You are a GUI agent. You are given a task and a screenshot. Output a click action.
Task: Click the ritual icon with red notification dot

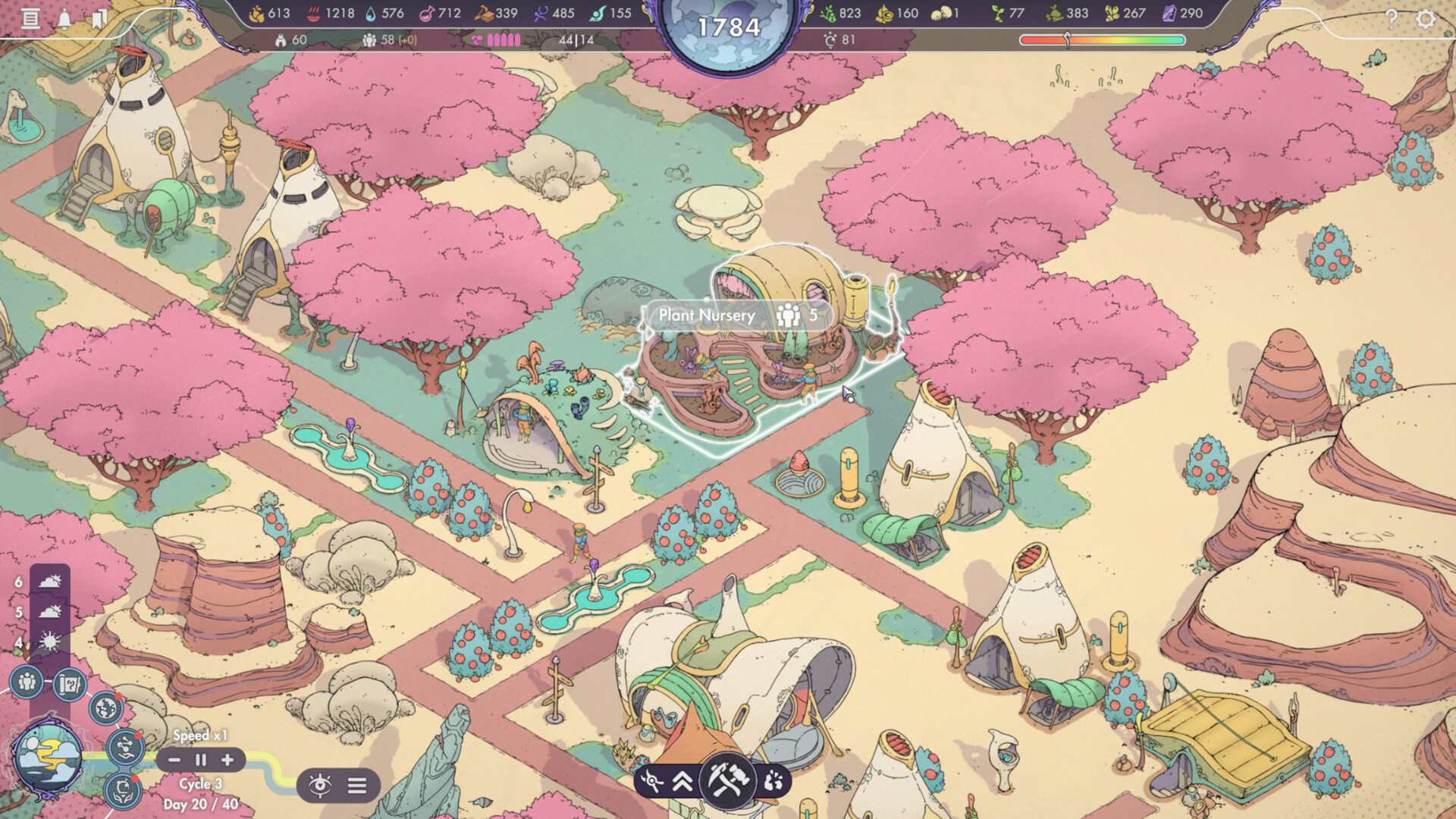point(123,790)
